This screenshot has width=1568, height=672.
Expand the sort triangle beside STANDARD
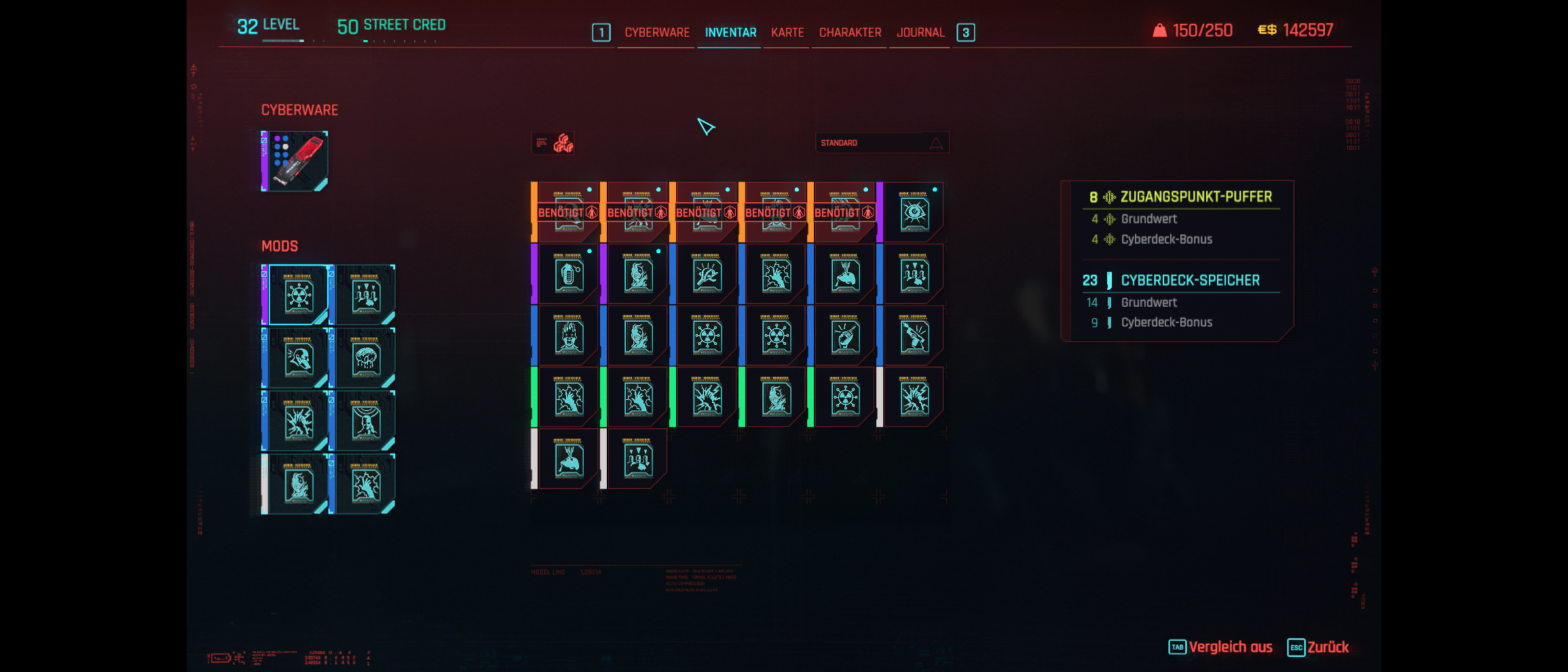click(x=935, y=143)
